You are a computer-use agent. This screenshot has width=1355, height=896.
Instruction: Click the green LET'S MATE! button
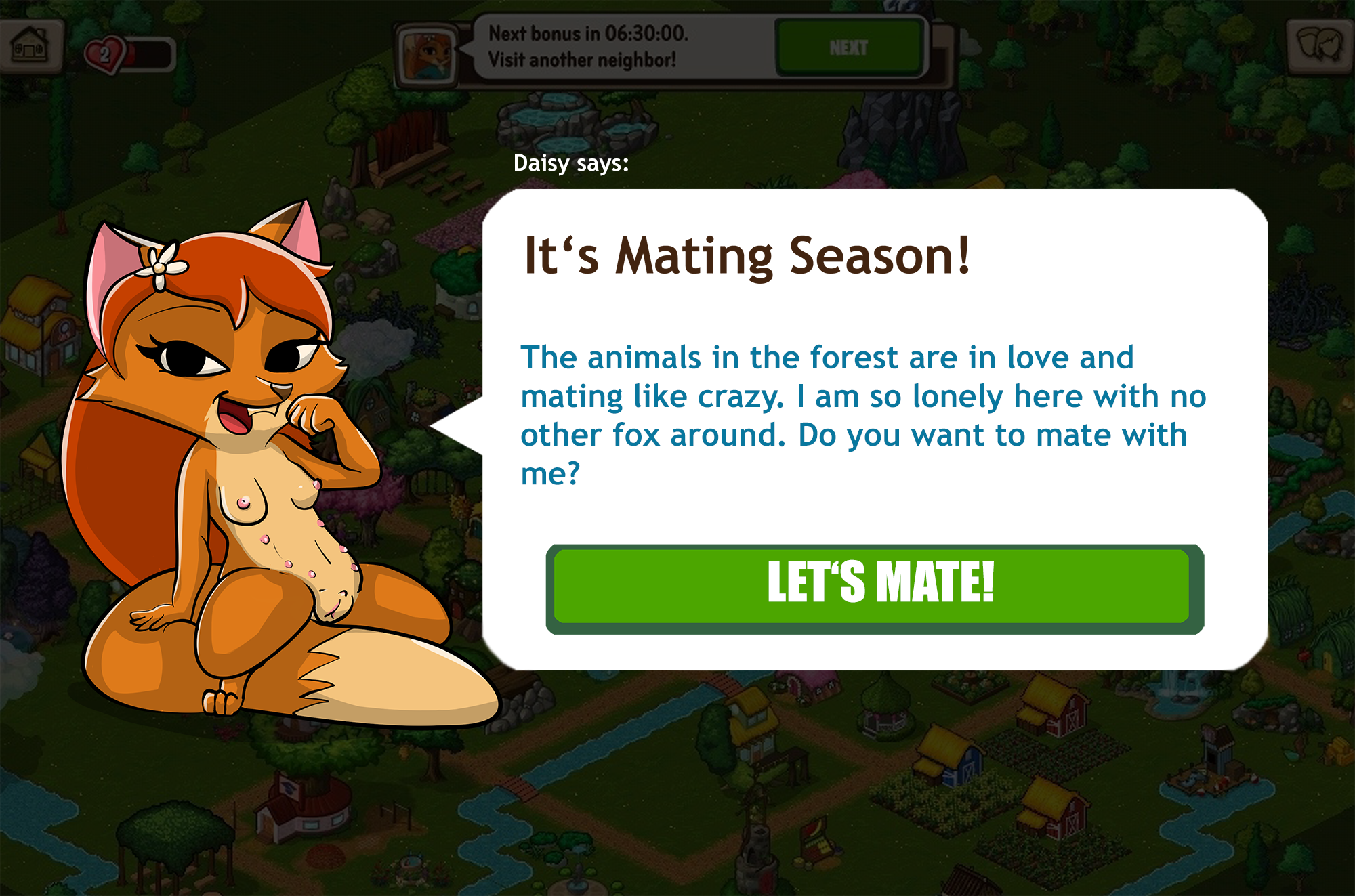tap(874, 586)
